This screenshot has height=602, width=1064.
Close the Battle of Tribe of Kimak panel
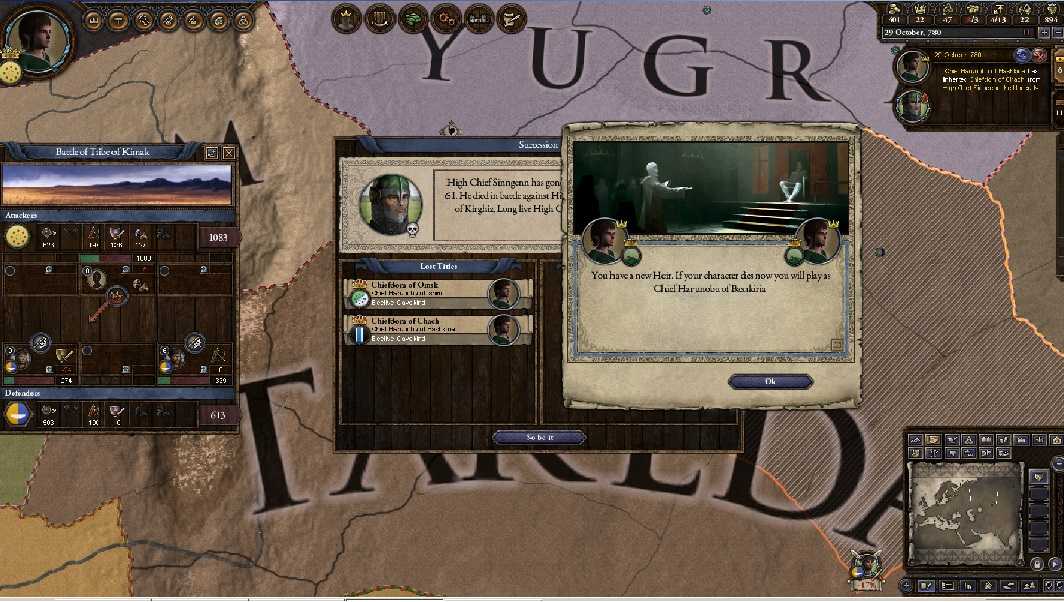point(229,153)
